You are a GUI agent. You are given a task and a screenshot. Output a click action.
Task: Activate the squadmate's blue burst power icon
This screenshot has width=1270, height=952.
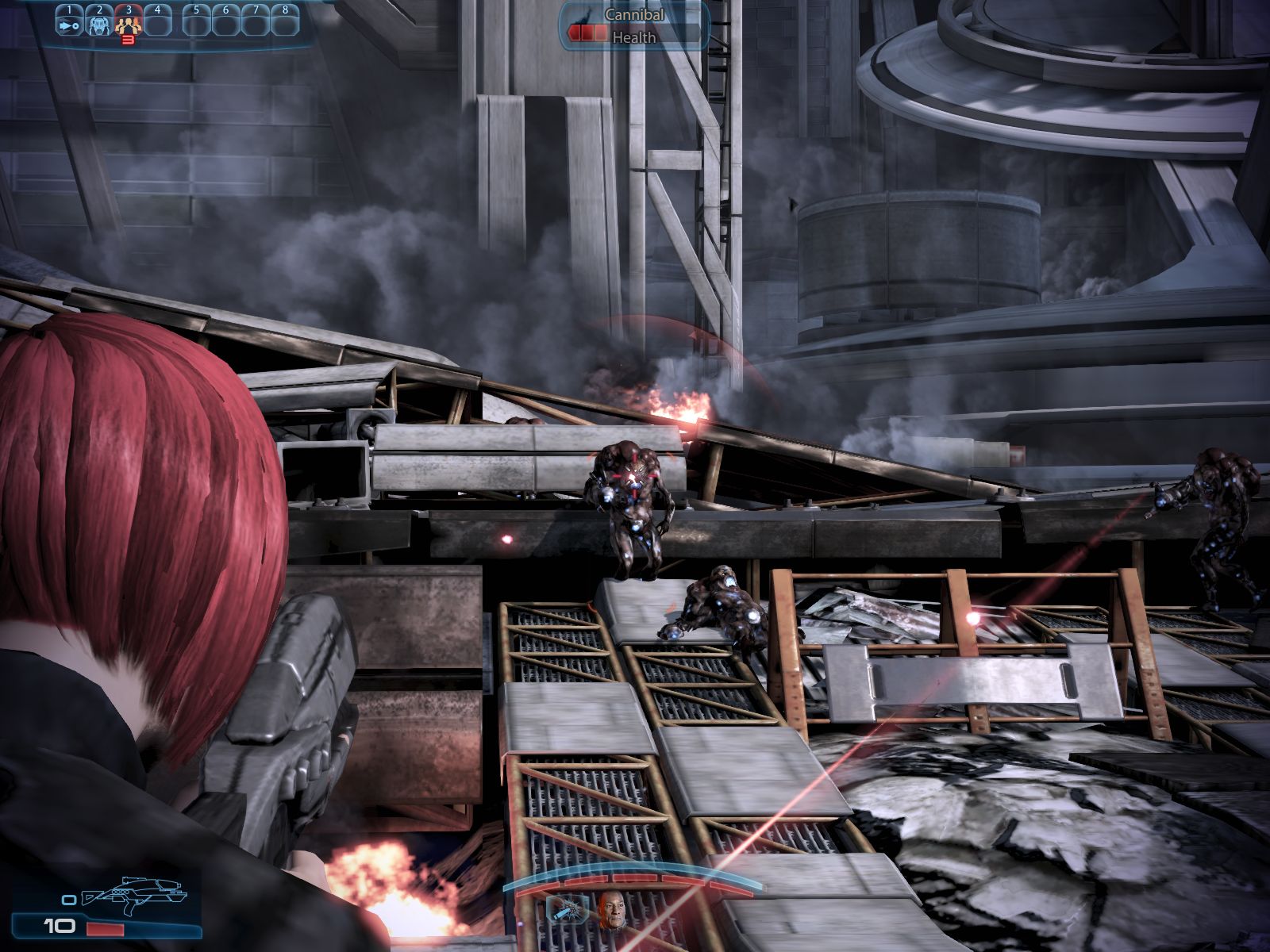coord(568,911)
